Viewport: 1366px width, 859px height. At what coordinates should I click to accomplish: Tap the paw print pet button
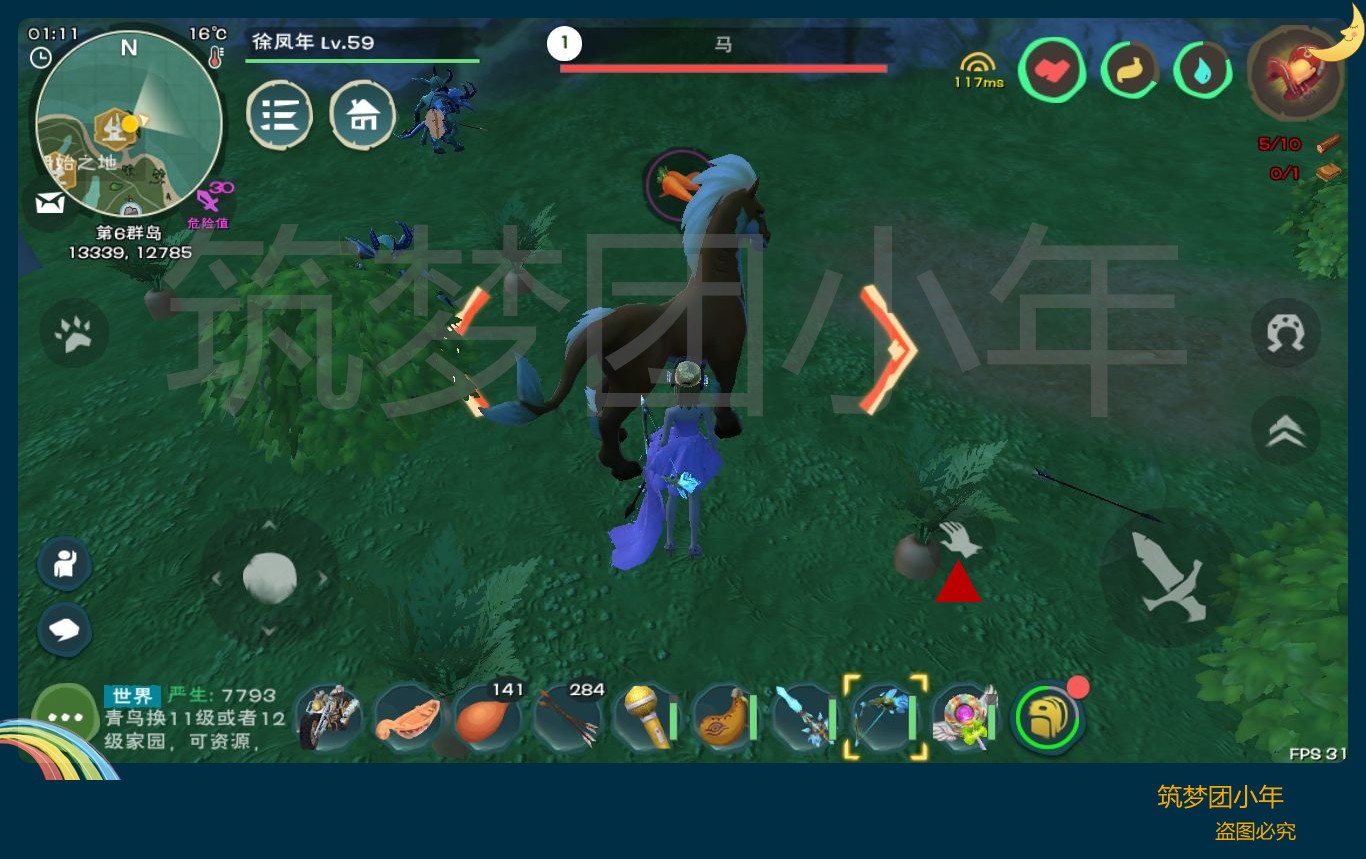point(74,334)
